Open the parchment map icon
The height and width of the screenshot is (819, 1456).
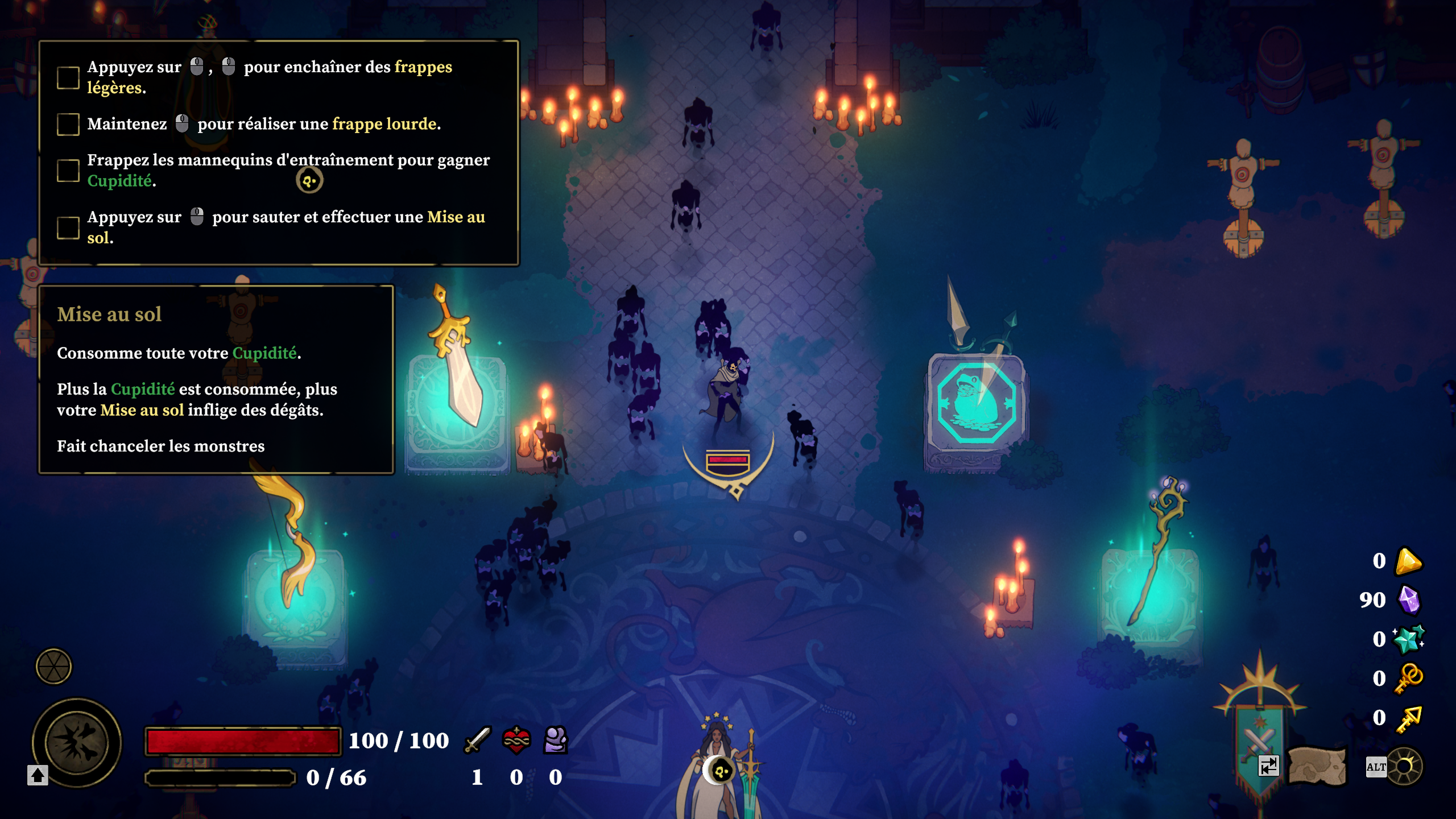click(1317, 766)
